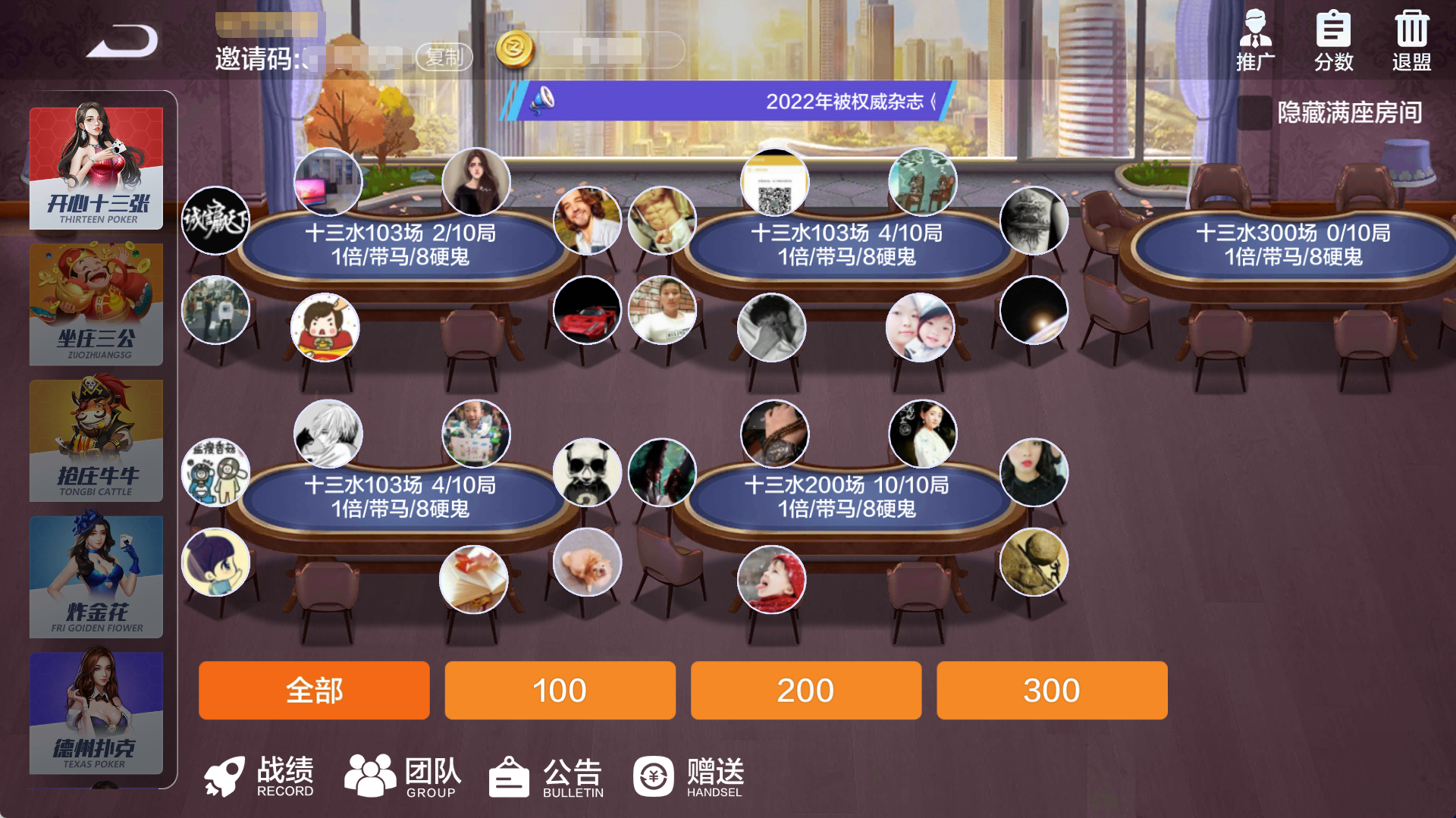Filter rooms by 100 stake

point(560,691)
